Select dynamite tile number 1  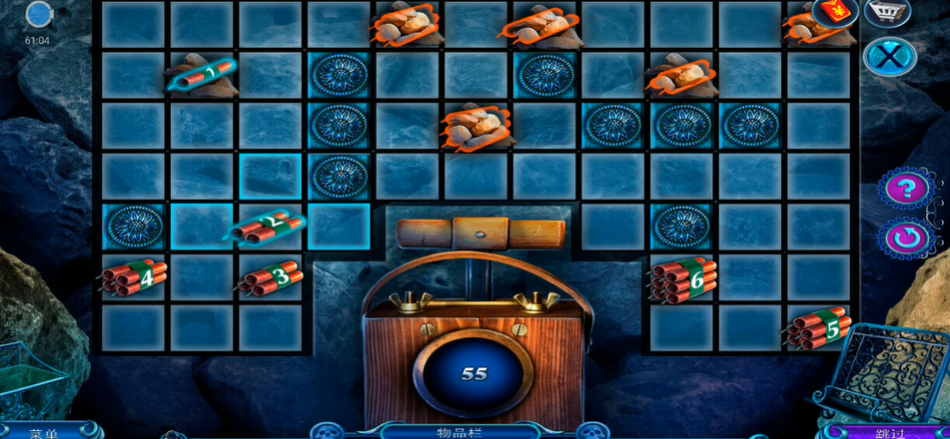click(x=203, y=74)
